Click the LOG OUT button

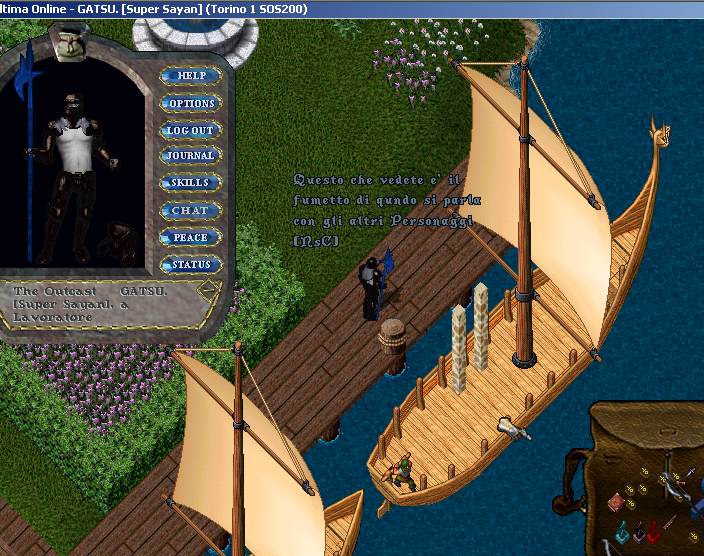190,130
